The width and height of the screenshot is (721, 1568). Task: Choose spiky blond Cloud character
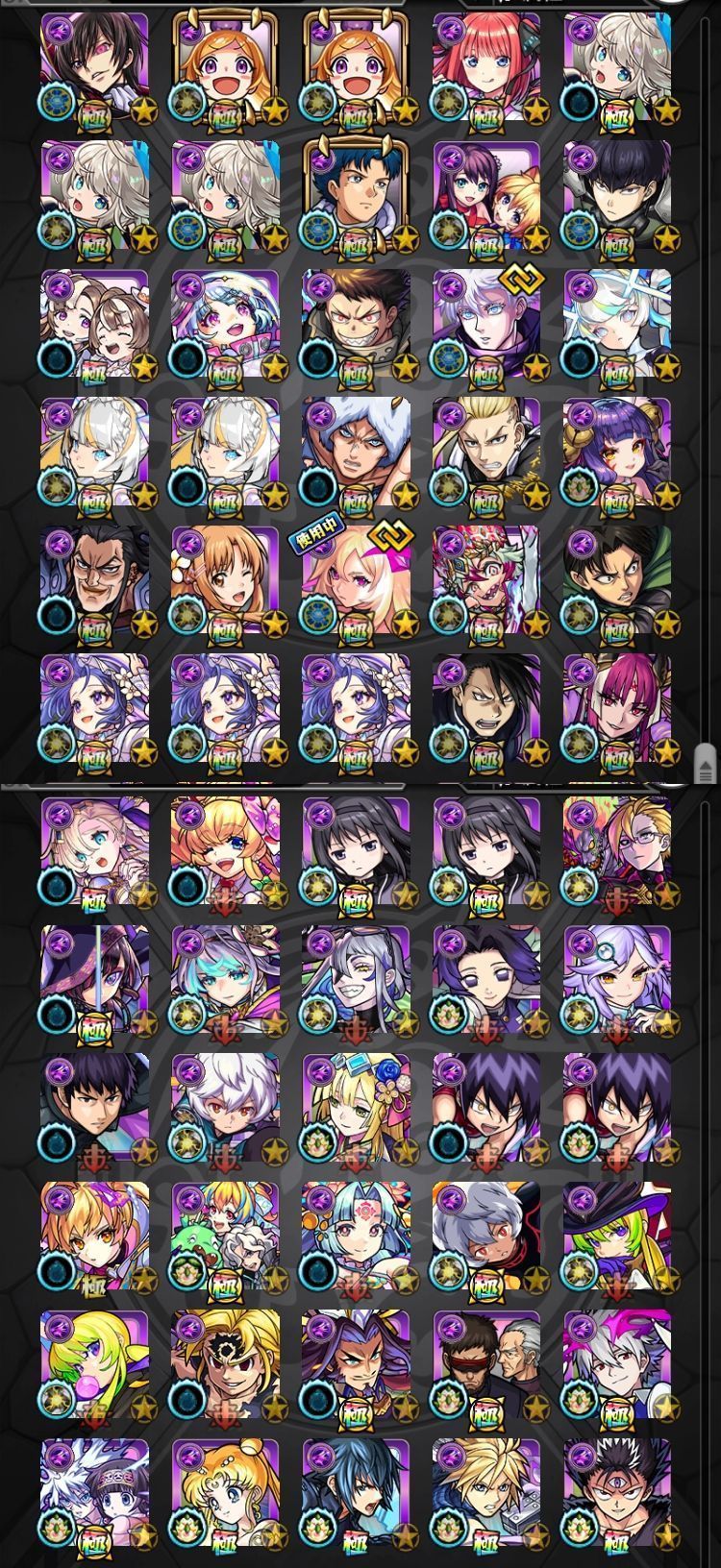[486, 1491]
